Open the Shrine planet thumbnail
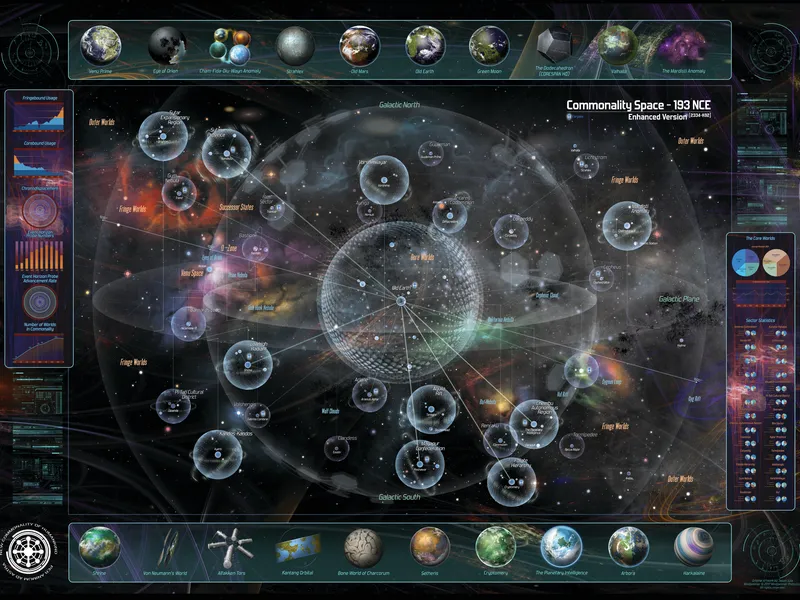This screenshot has height=600, width=800. [100, 546]
